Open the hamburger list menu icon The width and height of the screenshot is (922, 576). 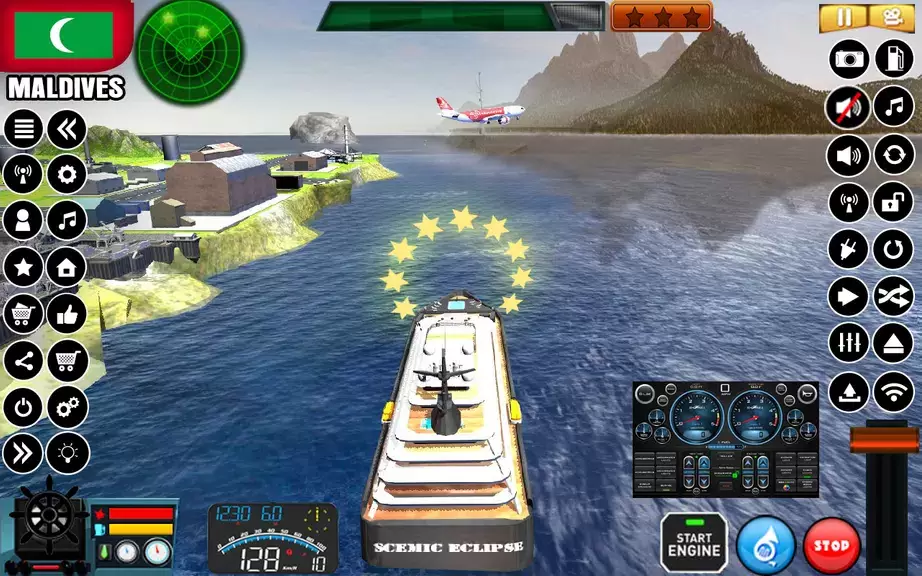tap(24, 129)
